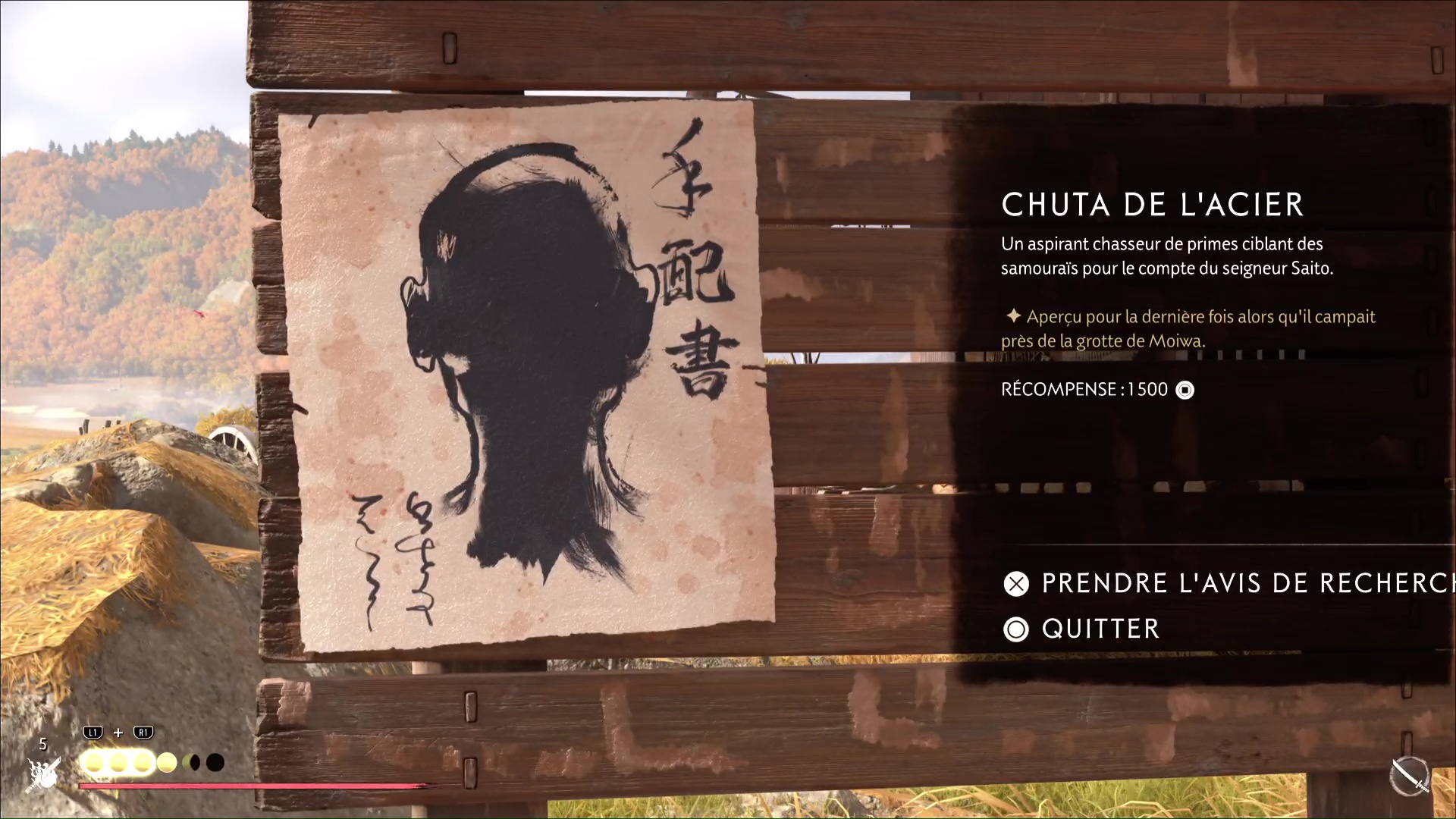Select the PRENDRE L'AVIS DE RECHERCHE option
The height and width of the screenshot is (819, 1456).
(x=1228, y=584)
